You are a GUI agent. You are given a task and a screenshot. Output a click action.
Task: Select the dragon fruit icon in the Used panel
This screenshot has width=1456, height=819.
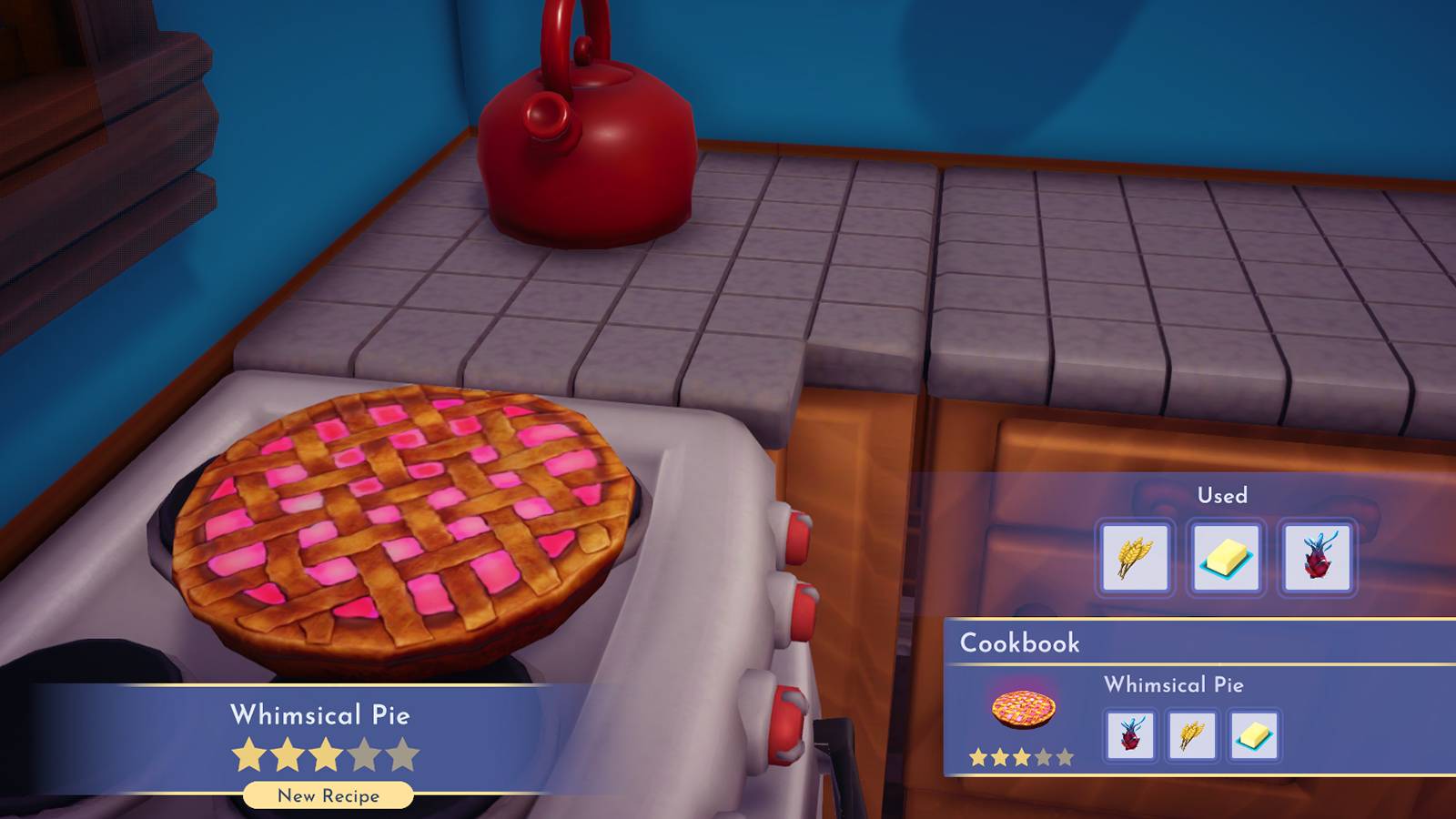click(x=1319, y=559)
